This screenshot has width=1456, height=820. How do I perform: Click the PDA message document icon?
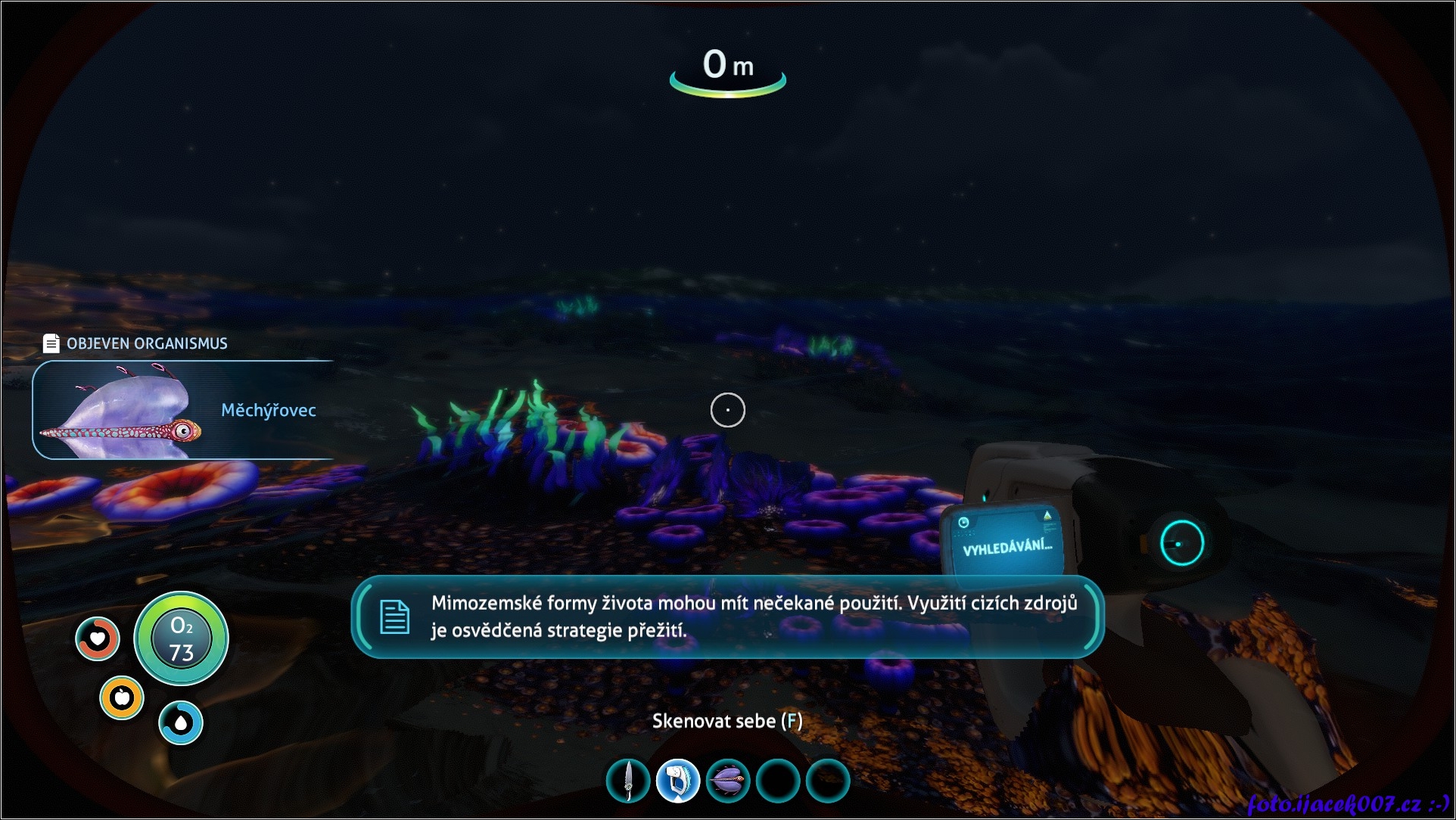click(x=394, y=617)
